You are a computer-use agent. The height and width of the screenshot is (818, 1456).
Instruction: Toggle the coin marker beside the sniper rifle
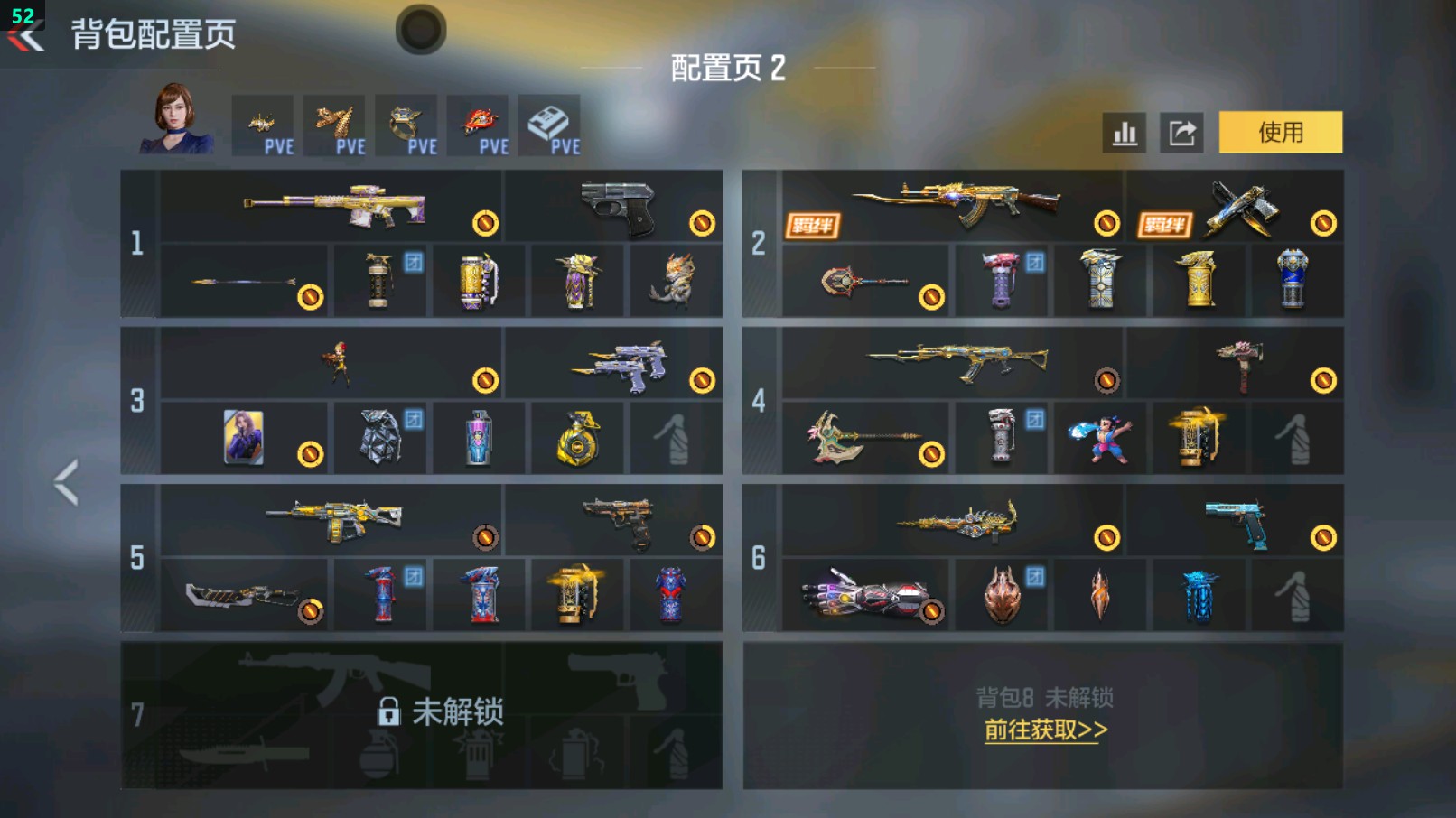click(x=485, y=223)
